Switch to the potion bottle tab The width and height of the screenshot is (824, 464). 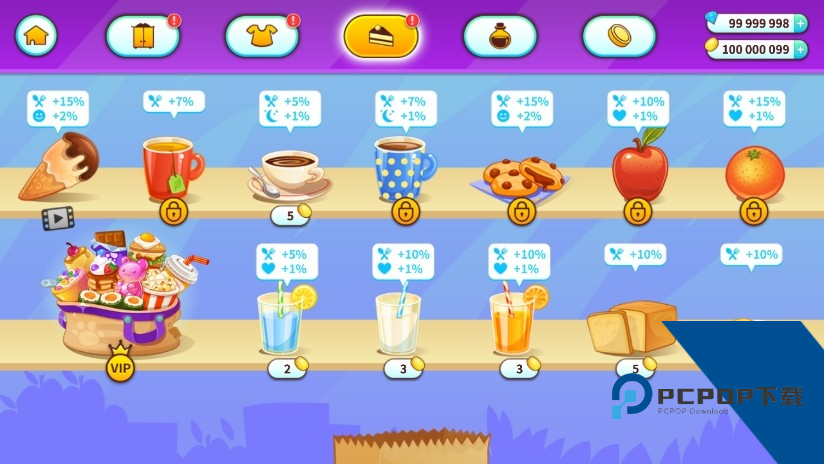pos(499,36)
